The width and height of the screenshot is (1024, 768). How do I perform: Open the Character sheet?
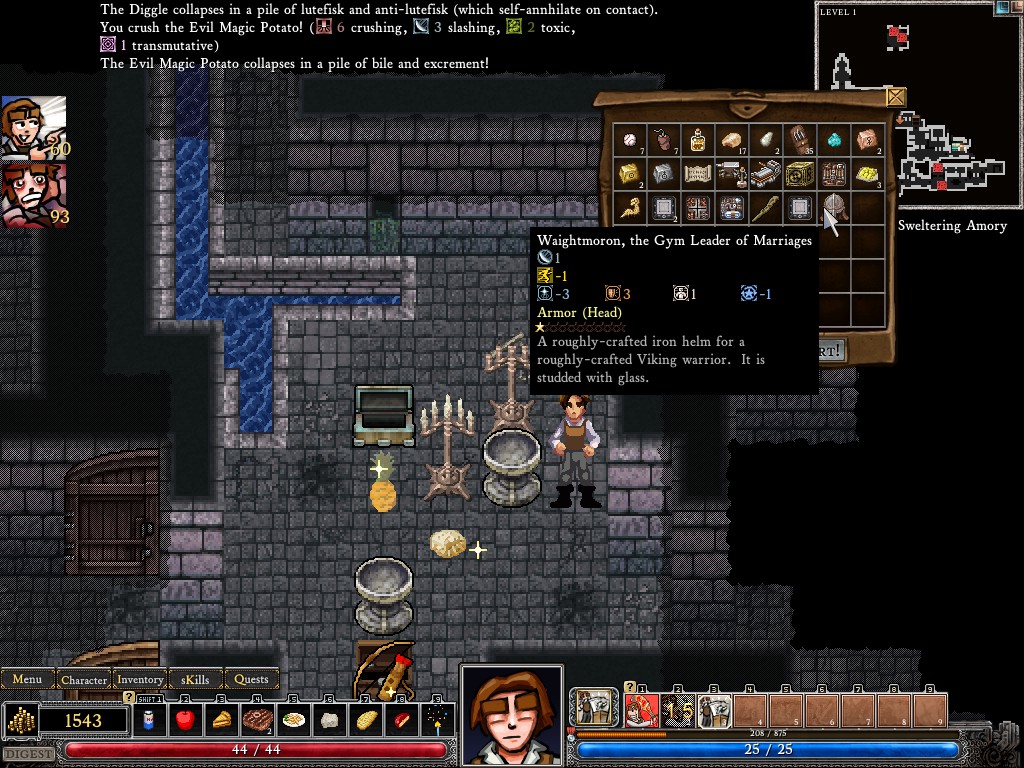click(x=84, y=679)
